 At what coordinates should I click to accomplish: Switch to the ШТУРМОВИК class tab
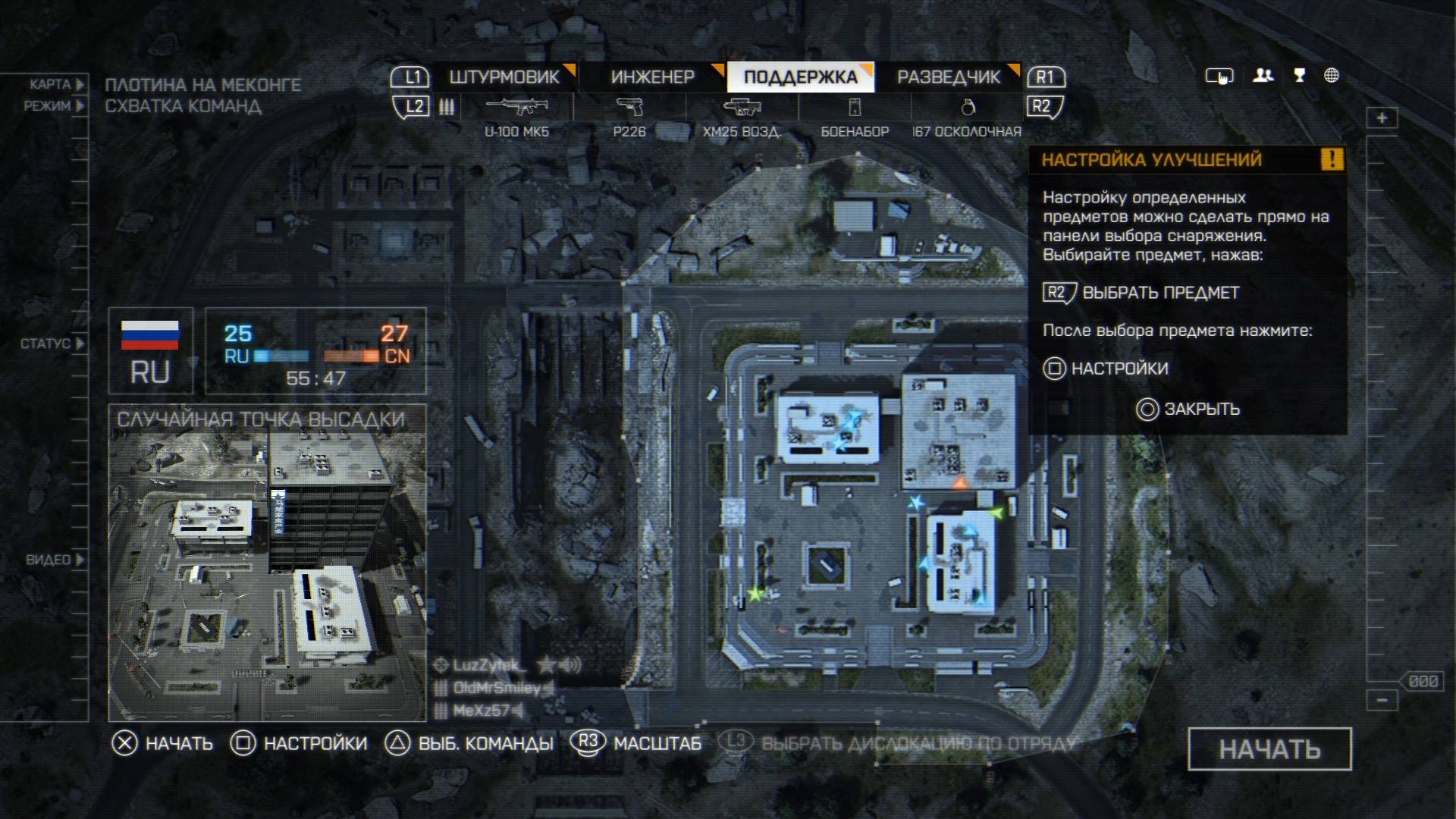504,77
